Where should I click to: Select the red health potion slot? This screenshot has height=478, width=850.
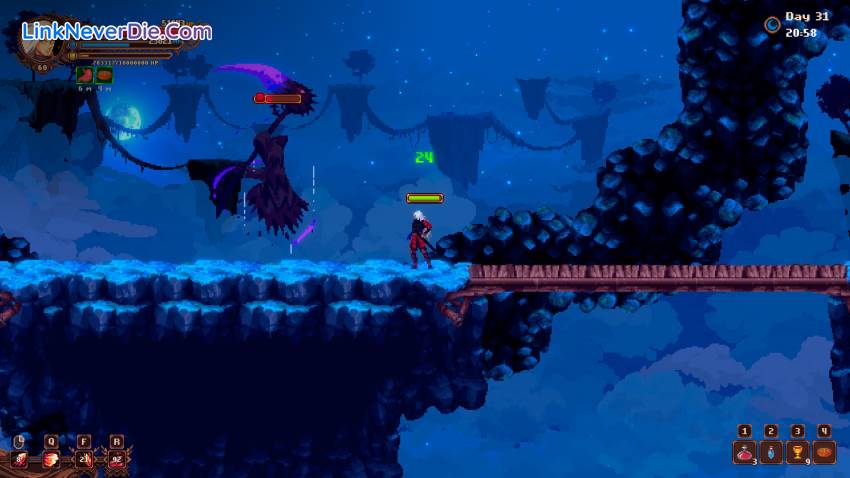coord(745,452)
